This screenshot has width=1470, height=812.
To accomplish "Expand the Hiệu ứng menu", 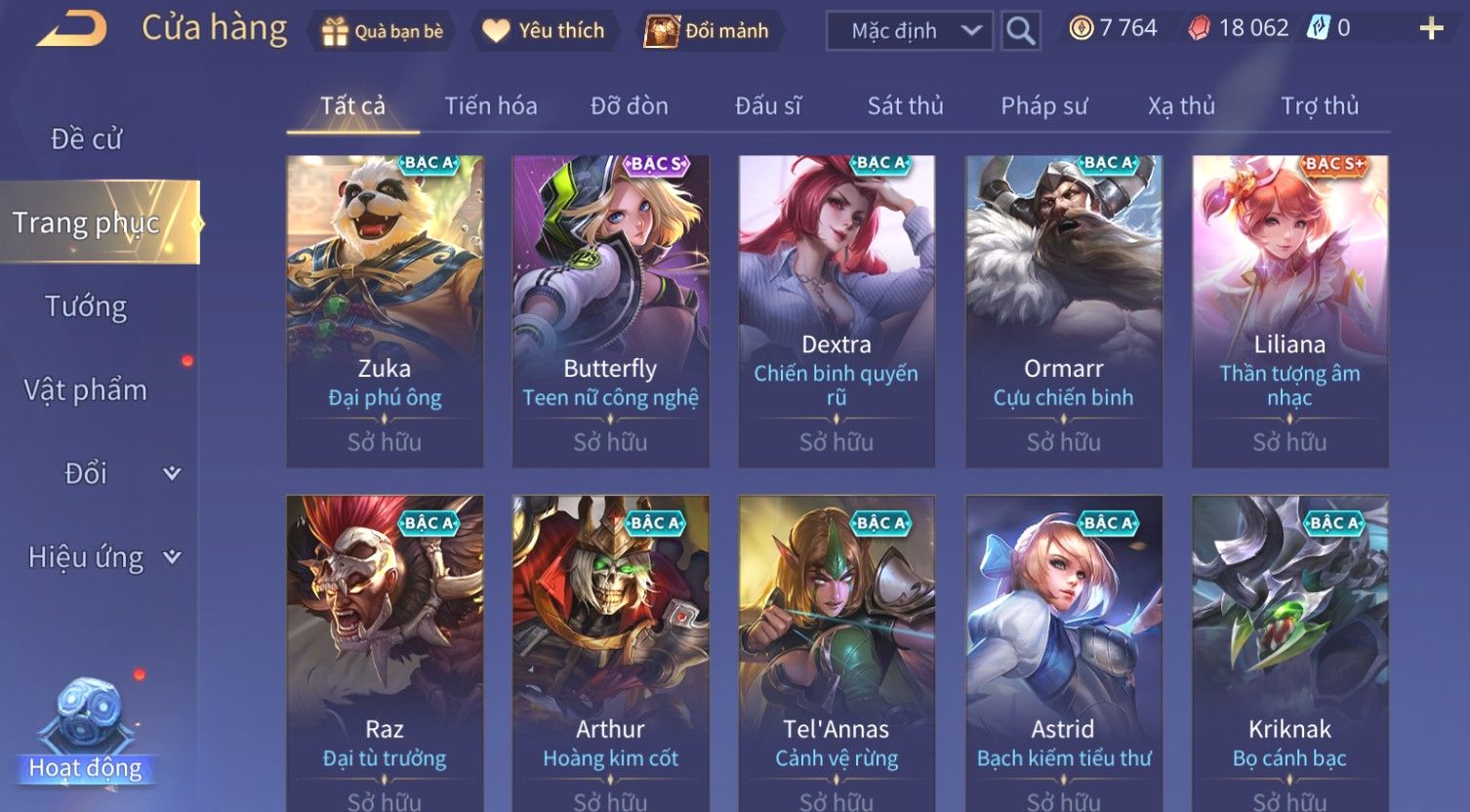I will pos(102,557).
